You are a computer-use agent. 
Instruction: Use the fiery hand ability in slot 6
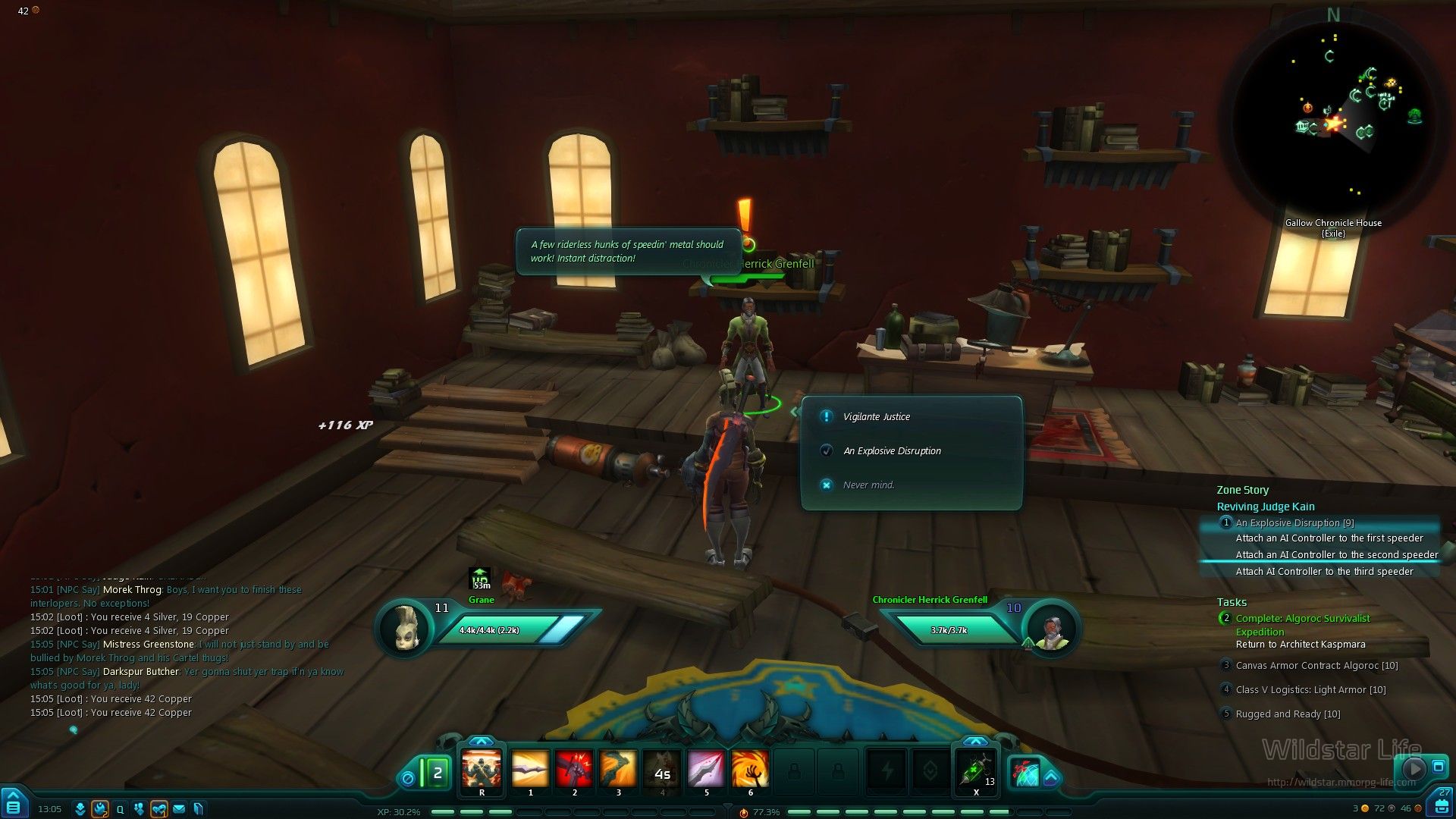pyautogui.click(x=750, y=769)
